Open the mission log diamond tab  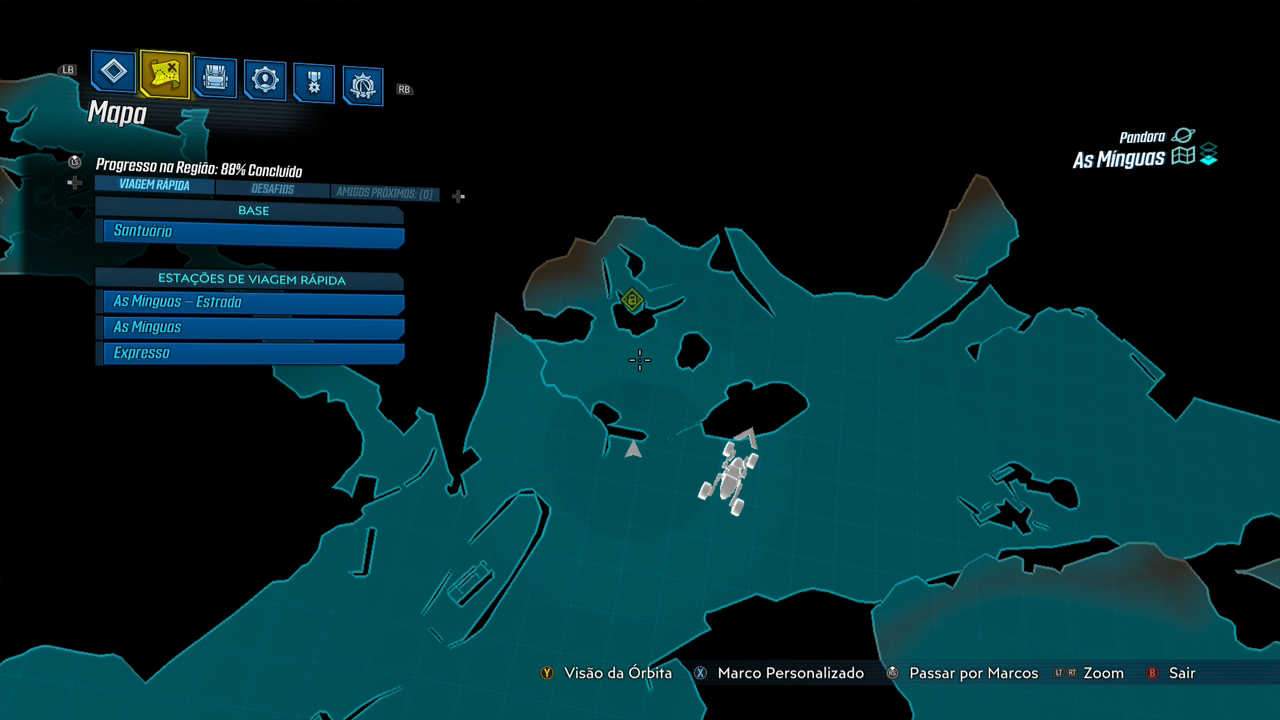pos(114,72)
